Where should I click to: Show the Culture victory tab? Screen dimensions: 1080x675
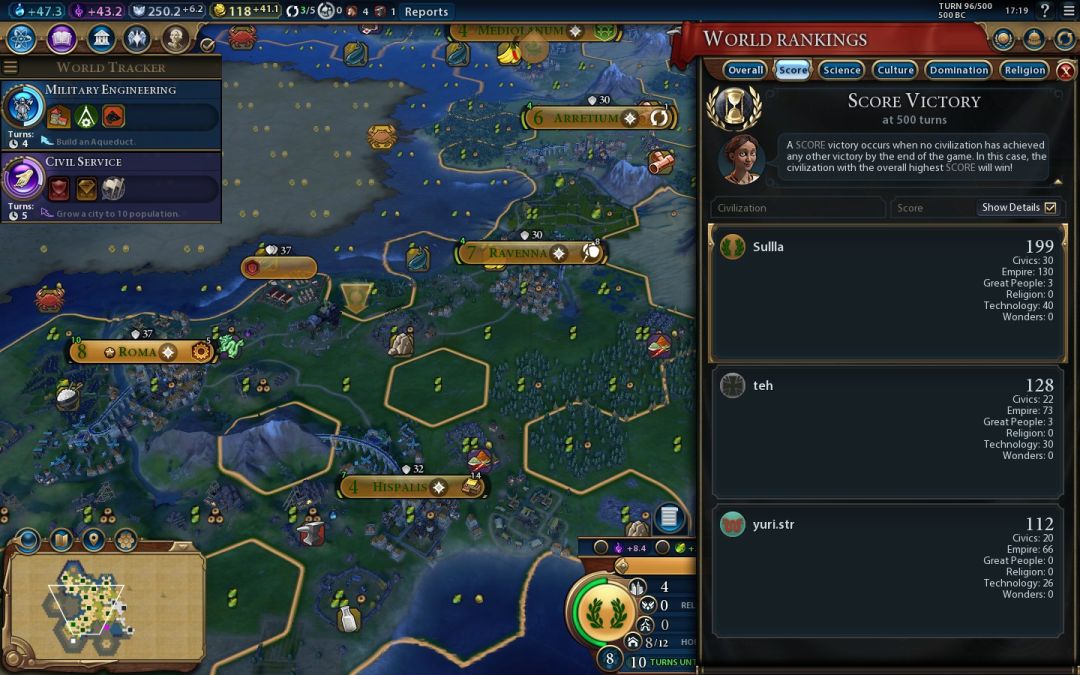(895, 70)
